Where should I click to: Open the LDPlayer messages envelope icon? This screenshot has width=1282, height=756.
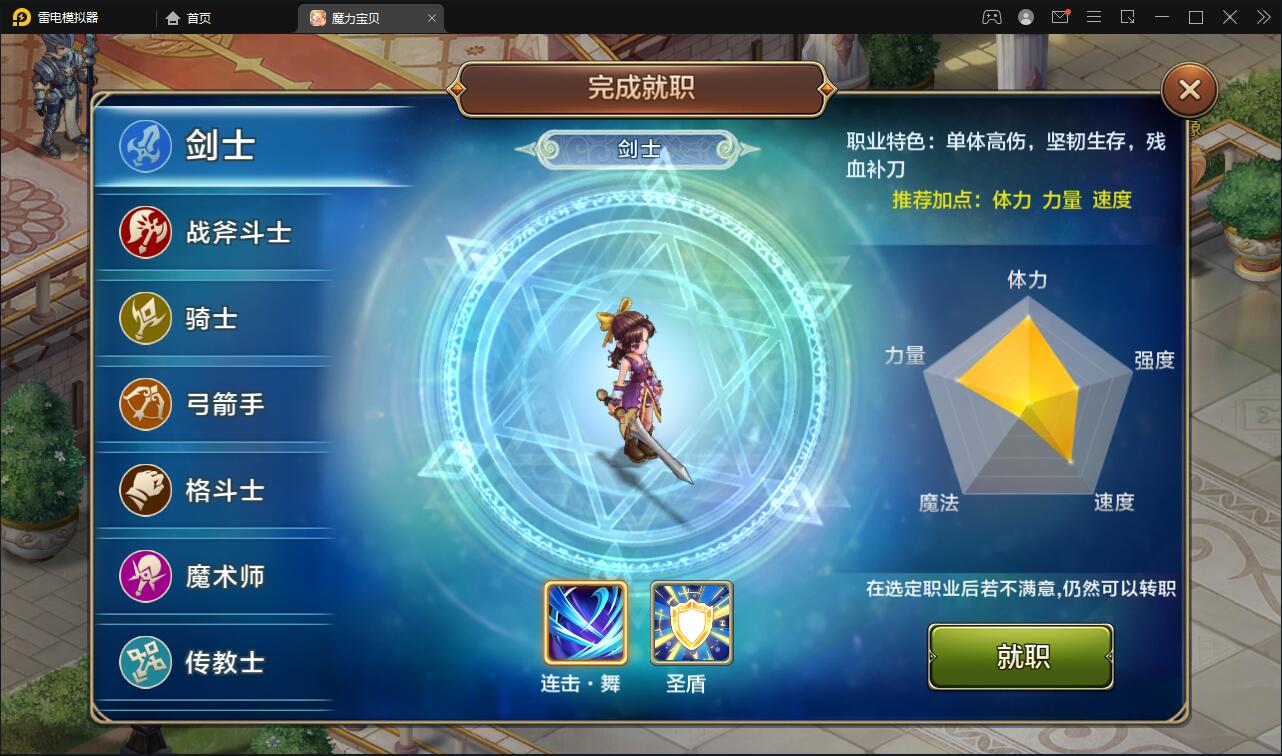tap(1061, 17)
